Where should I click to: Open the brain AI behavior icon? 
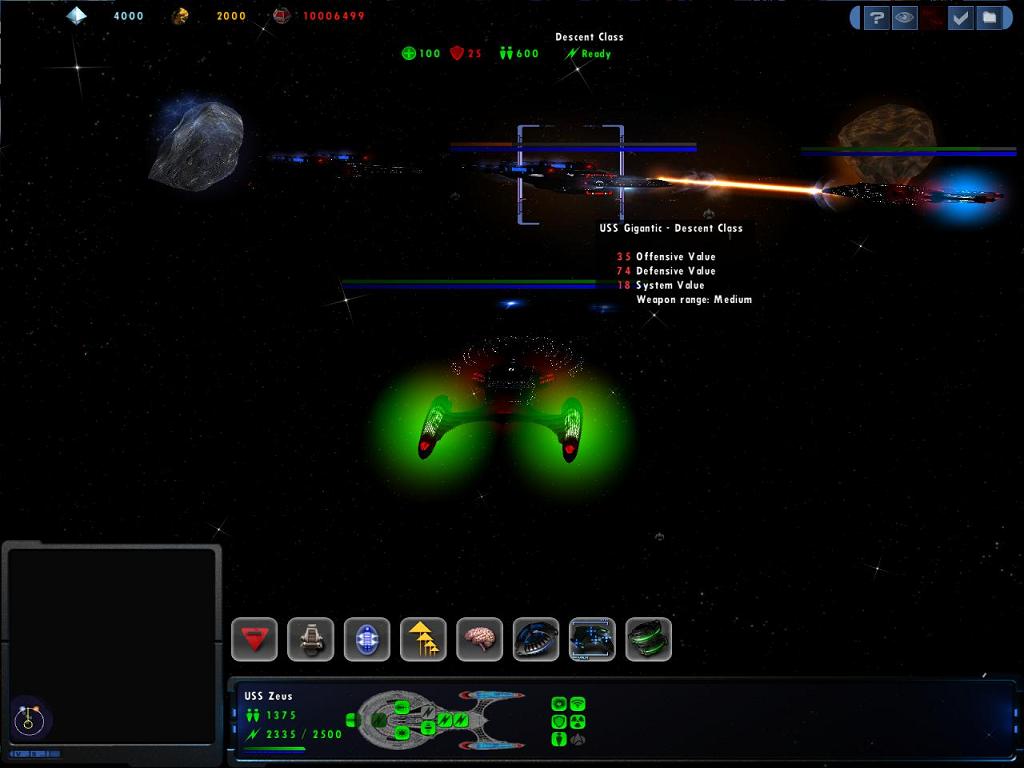(x=479, y=639)
